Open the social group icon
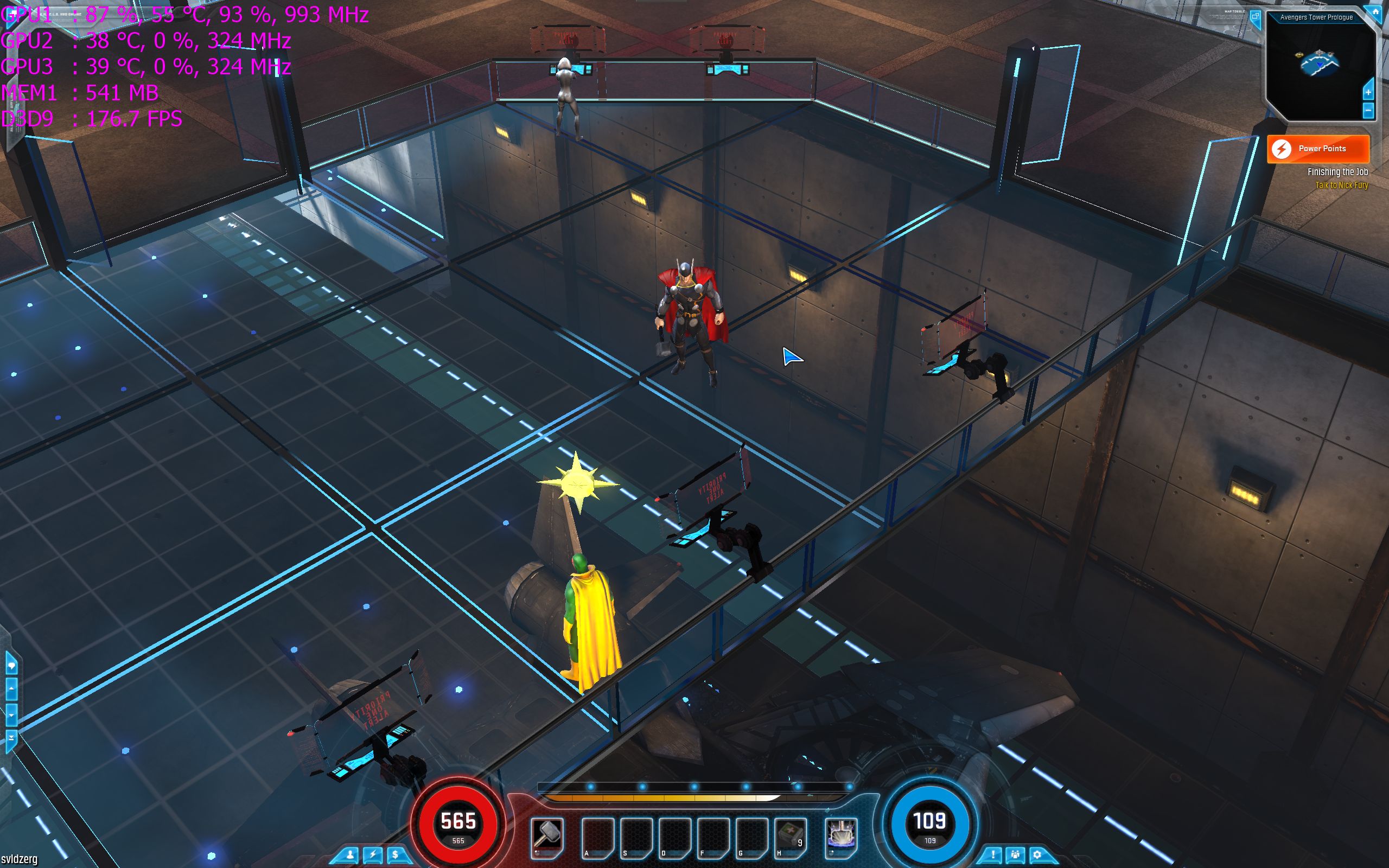Image resolution: width=1389 pixels, height=868 pixels. 1015,855
